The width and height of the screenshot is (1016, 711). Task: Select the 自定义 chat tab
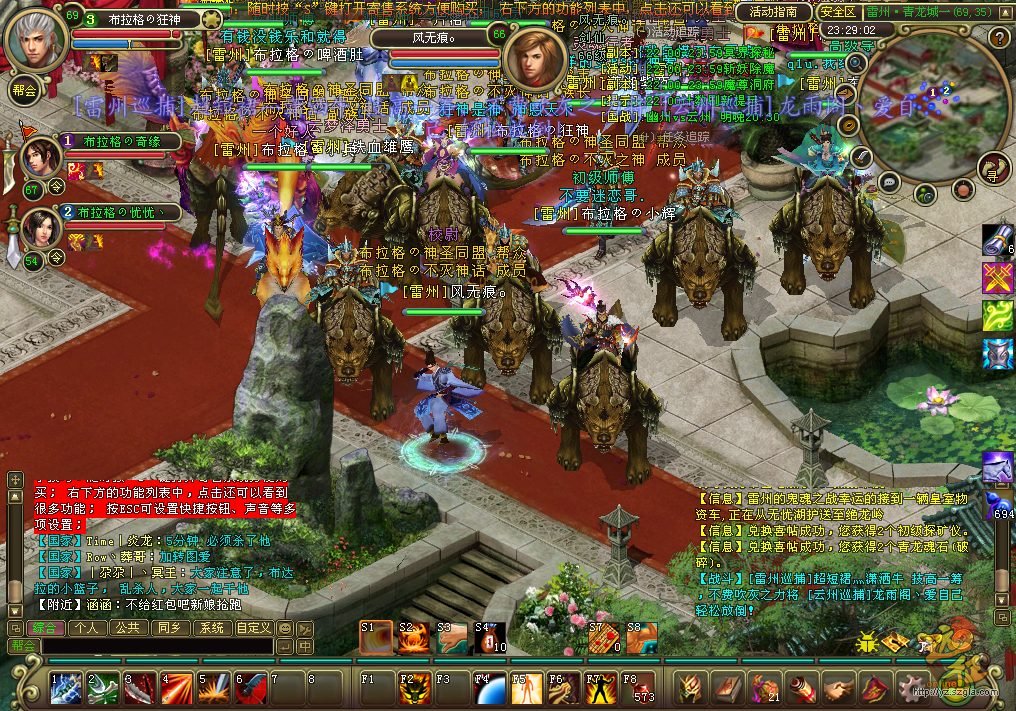coord(253,628)
